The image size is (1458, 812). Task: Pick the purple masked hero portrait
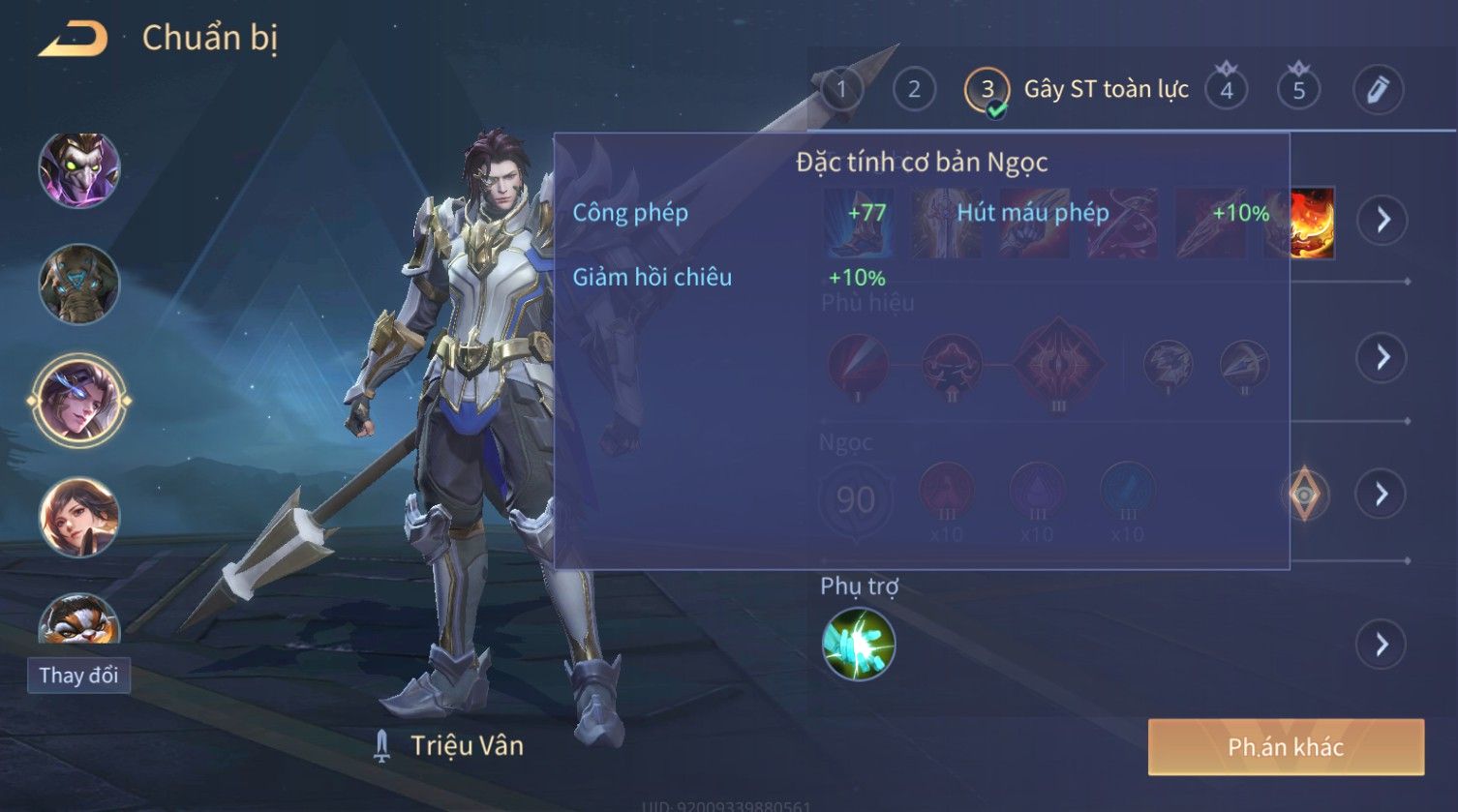[79, 169]
